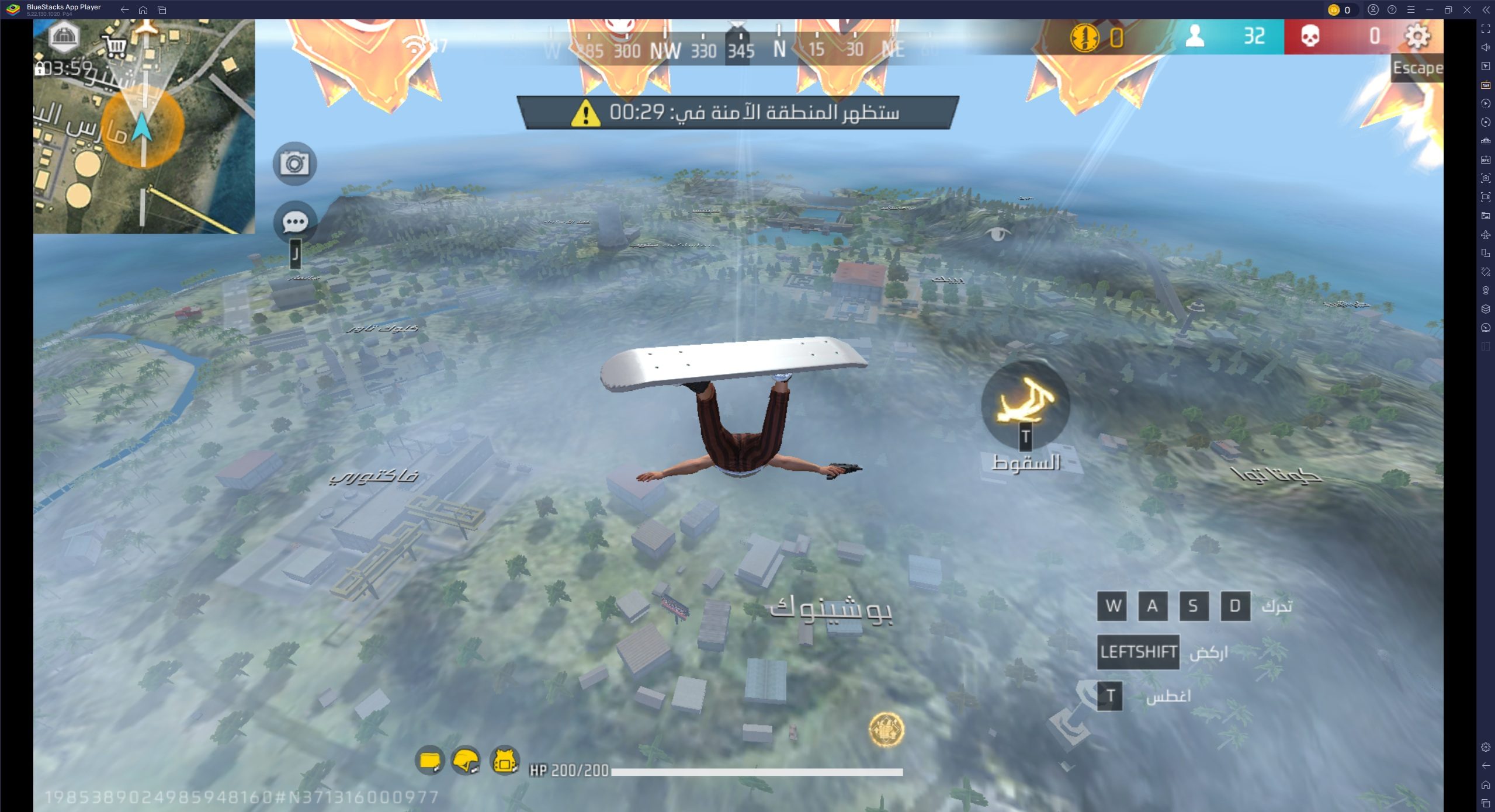The height and width of the screenshot is (812, 1495).
Task: Open the chat bubble panel
Action: [296, 221]
